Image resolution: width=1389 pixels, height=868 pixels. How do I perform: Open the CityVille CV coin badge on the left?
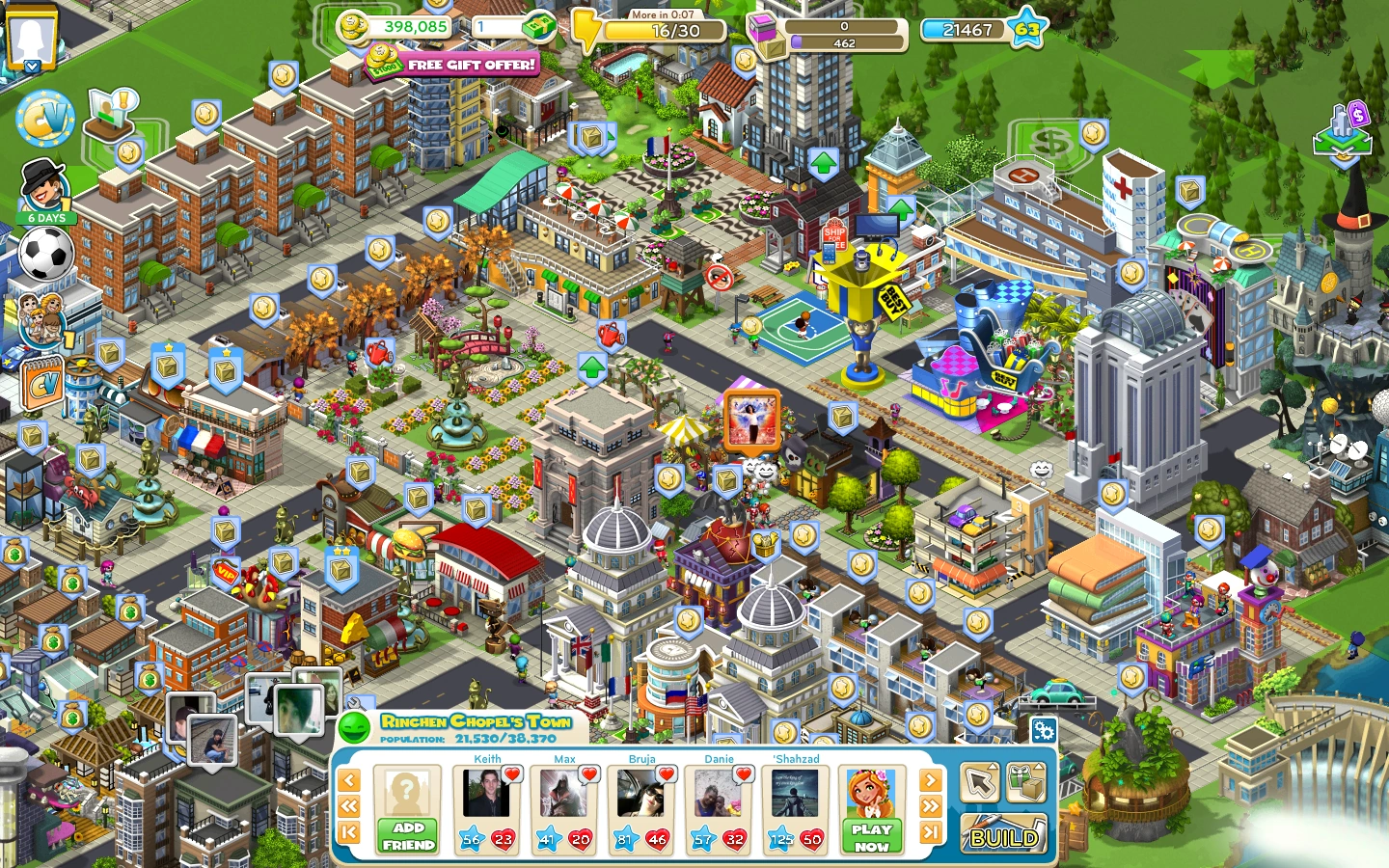tap(45, 117)
